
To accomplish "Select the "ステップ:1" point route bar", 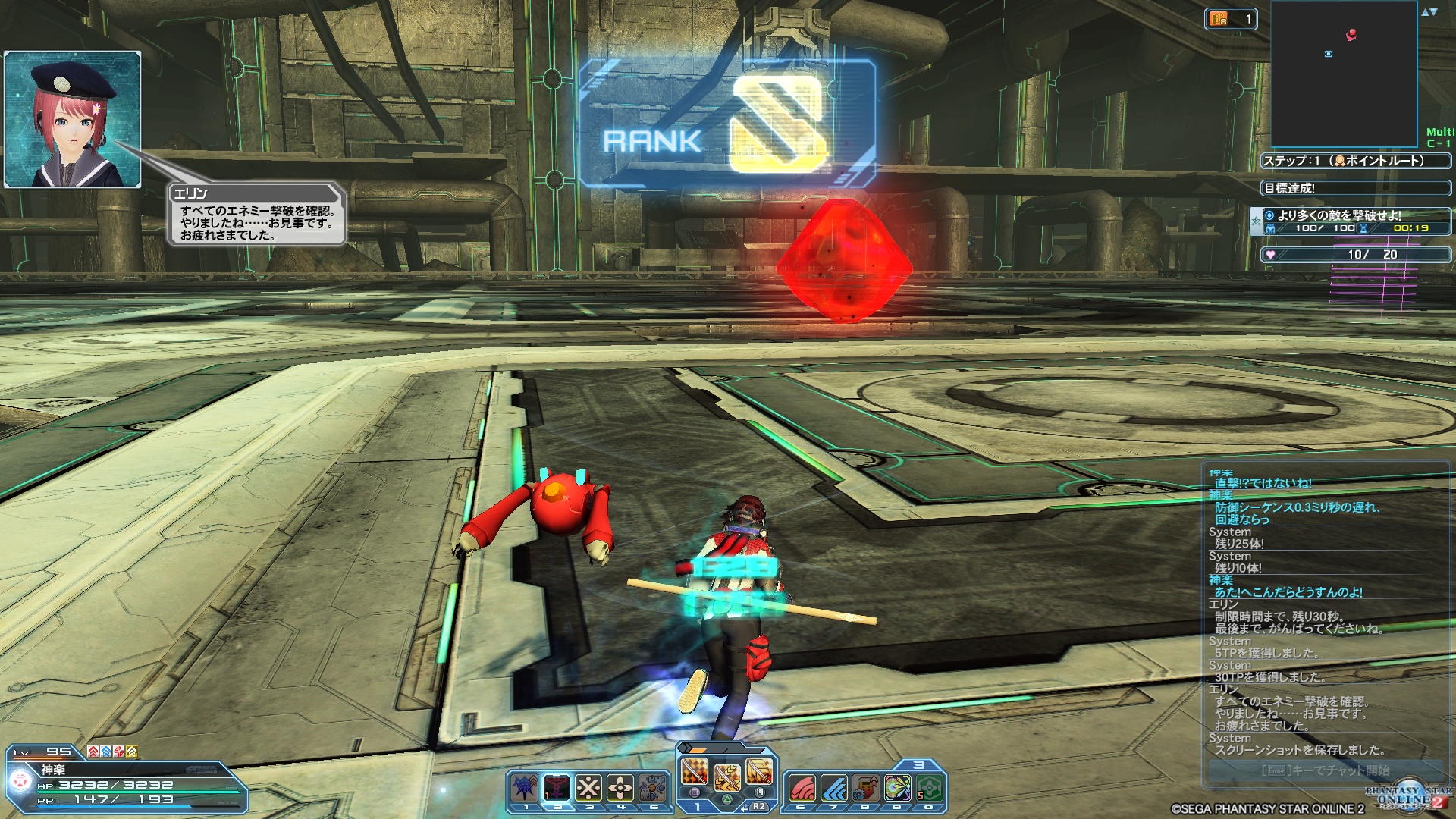I will pyautogui.click(x=1356, y=161).
